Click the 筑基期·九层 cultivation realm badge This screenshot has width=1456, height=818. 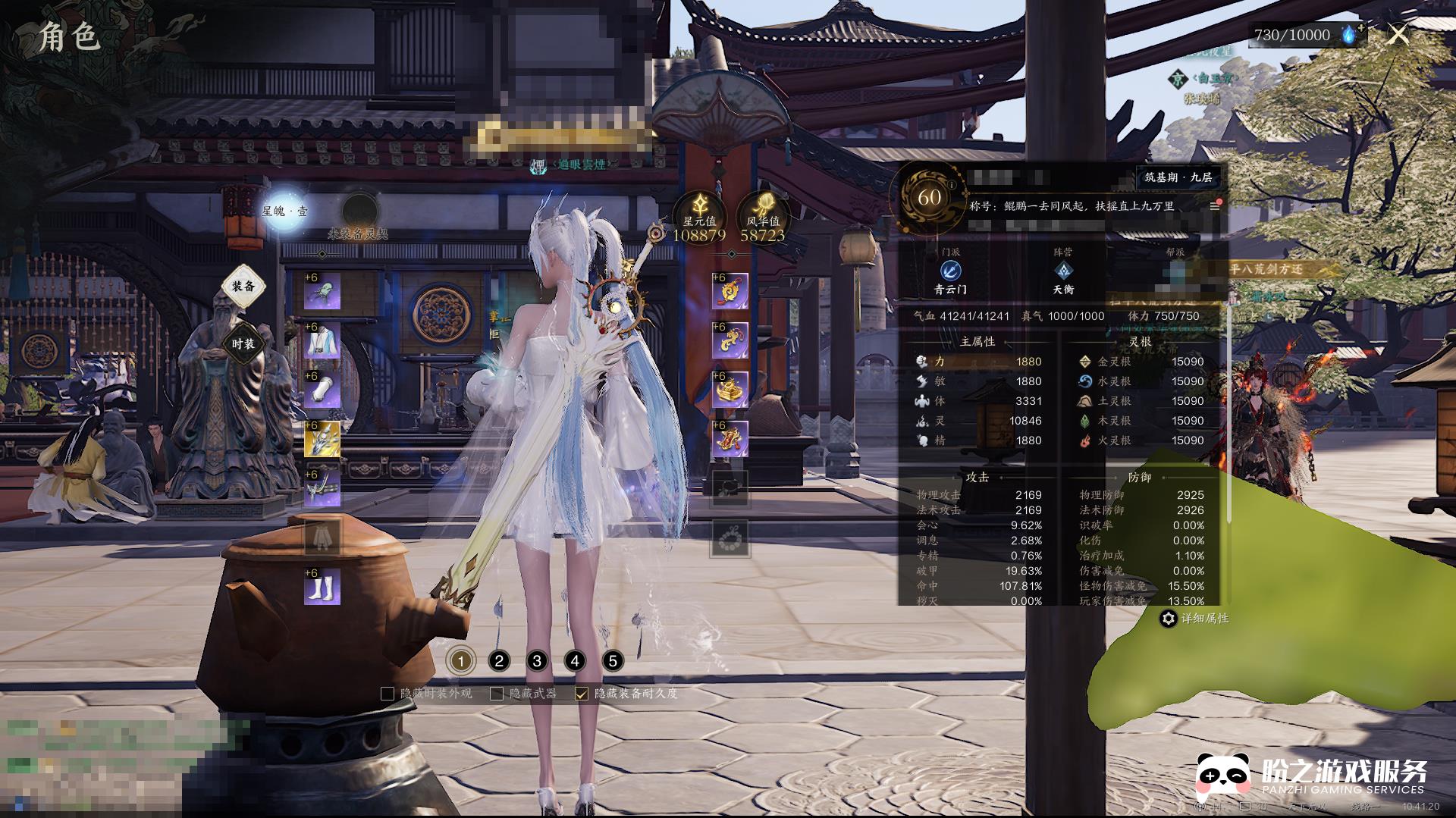click(1178, 177)
